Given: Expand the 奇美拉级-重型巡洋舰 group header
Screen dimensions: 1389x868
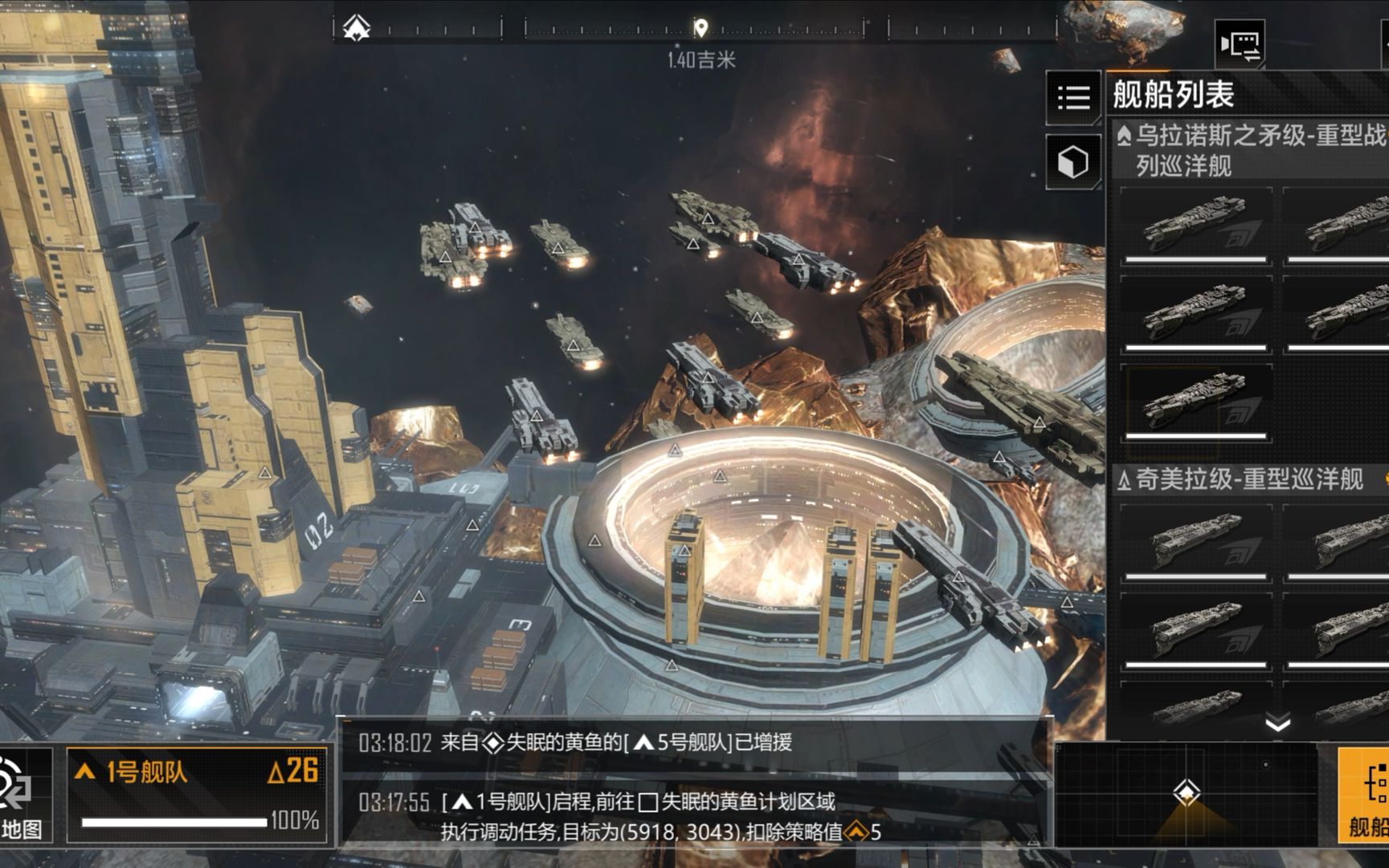Looking at the screenshot, I should 1249,479.
